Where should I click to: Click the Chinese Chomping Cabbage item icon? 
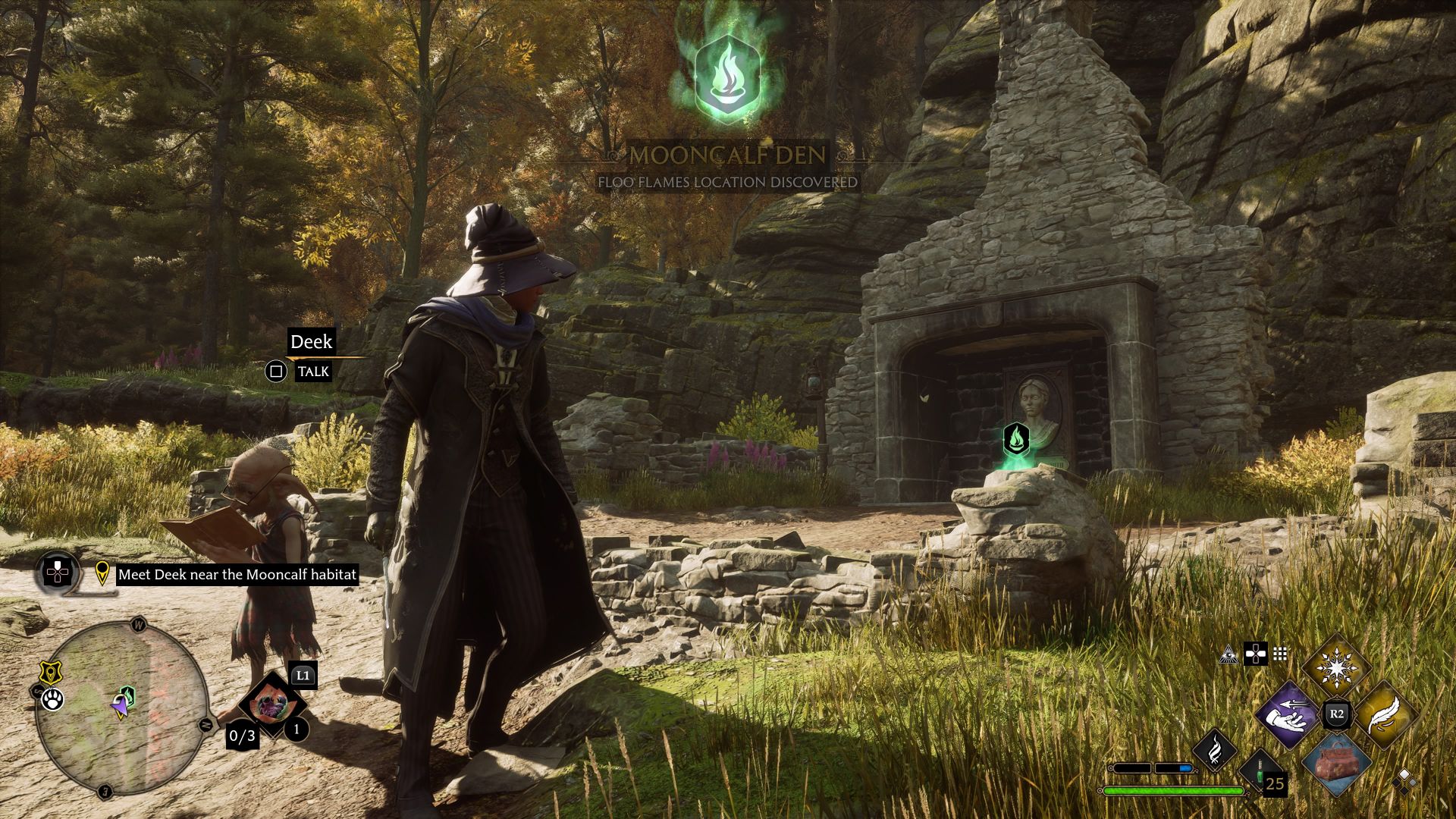click(275, 703)
